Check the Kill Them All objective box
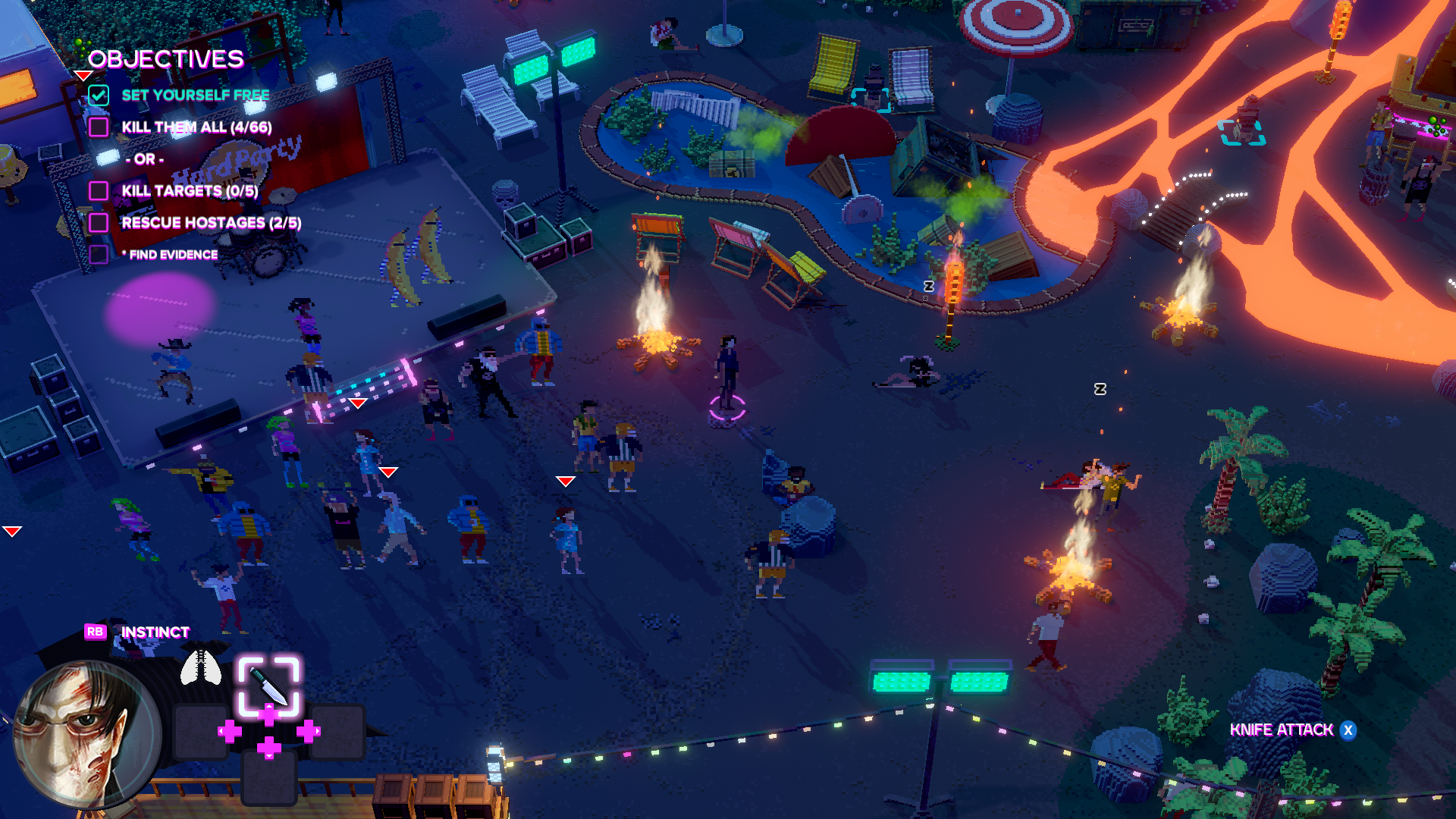This screenshot has width=1456, height=819. click(99, 127)
